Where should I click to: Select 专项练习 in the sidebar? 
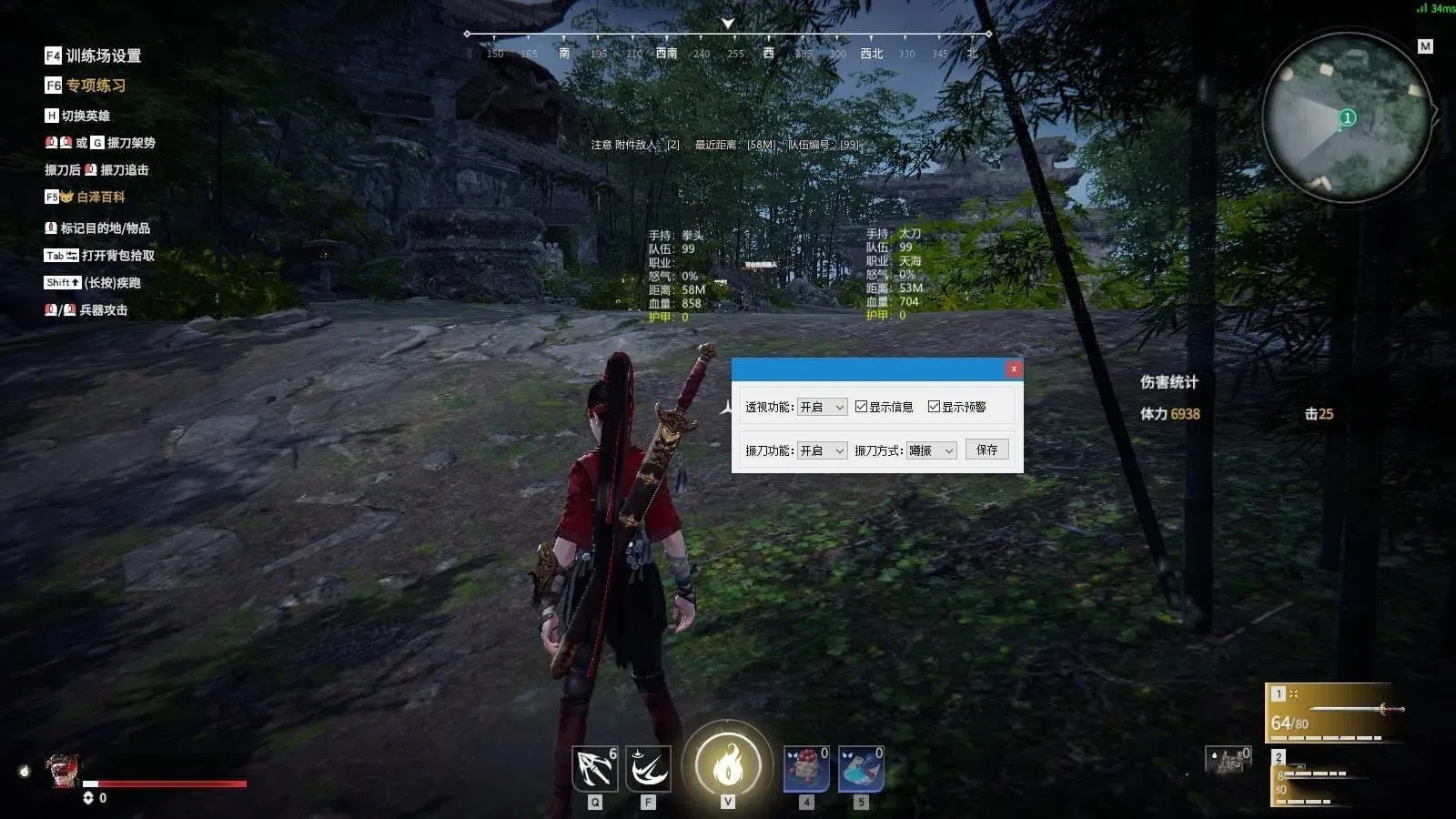click(x=94, y=84)
